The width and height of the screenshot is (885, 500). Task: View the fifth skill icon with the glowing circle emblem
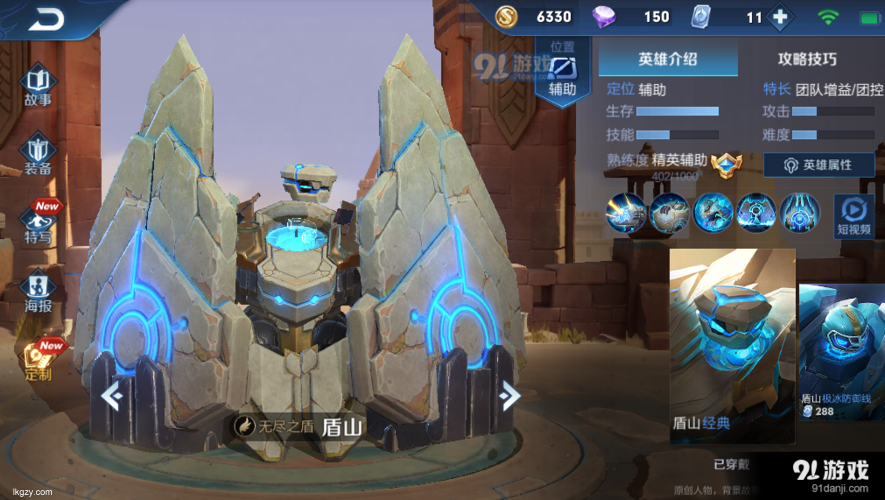(800, 213)
